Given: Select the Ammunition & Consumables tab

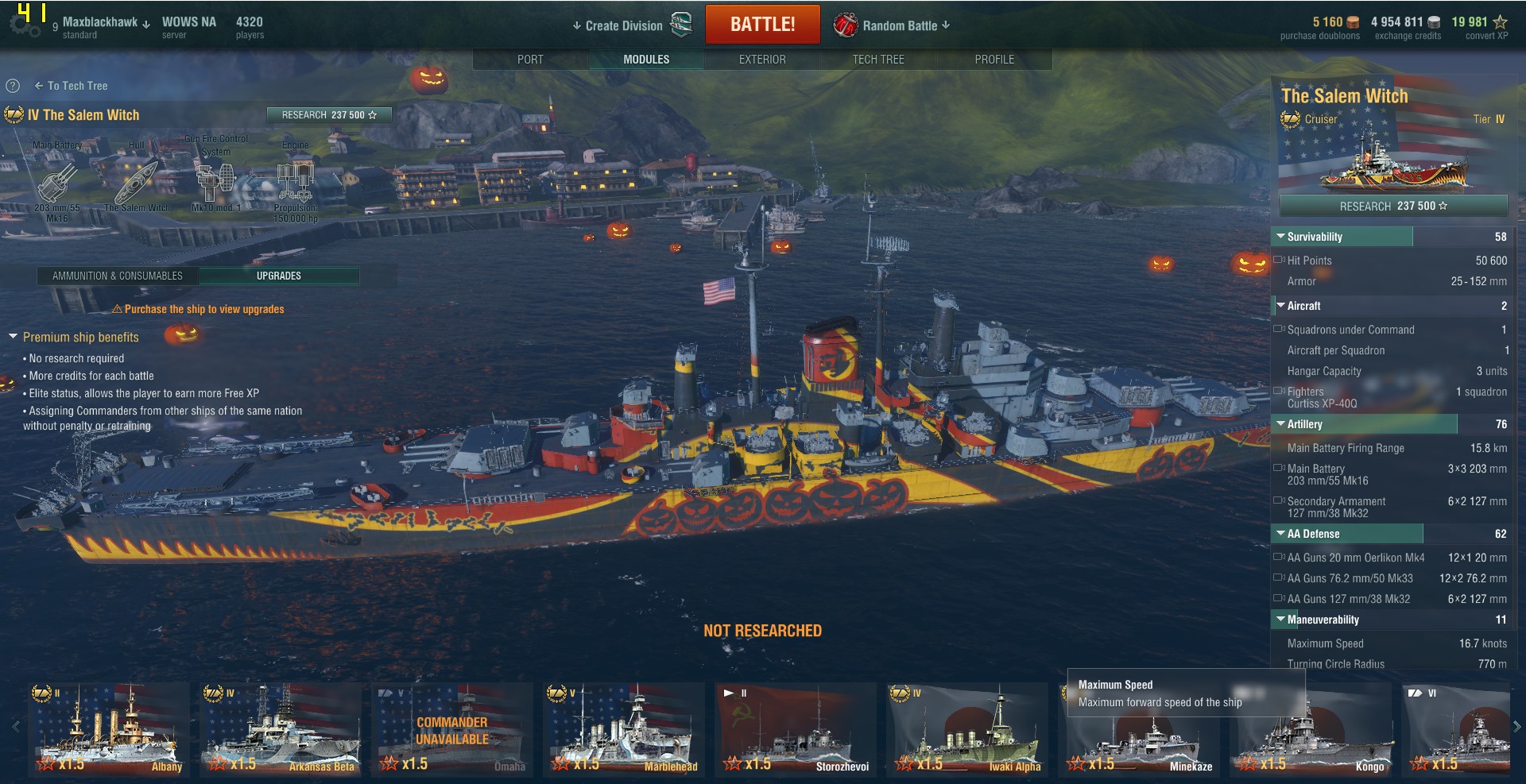Looking at the screenshot, I should click(118, 276).
